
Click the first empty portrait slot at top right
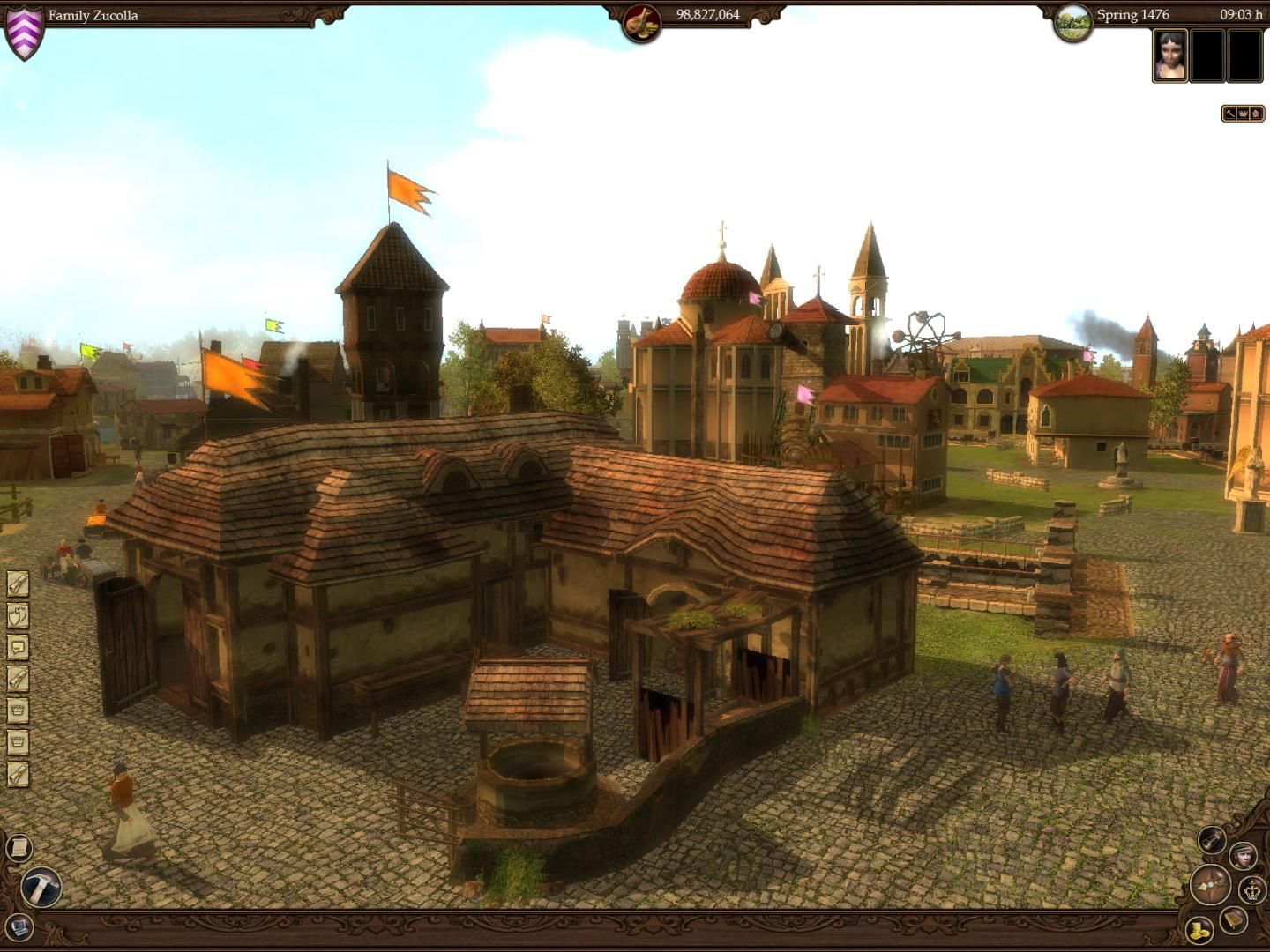(x=1207, y=56)
